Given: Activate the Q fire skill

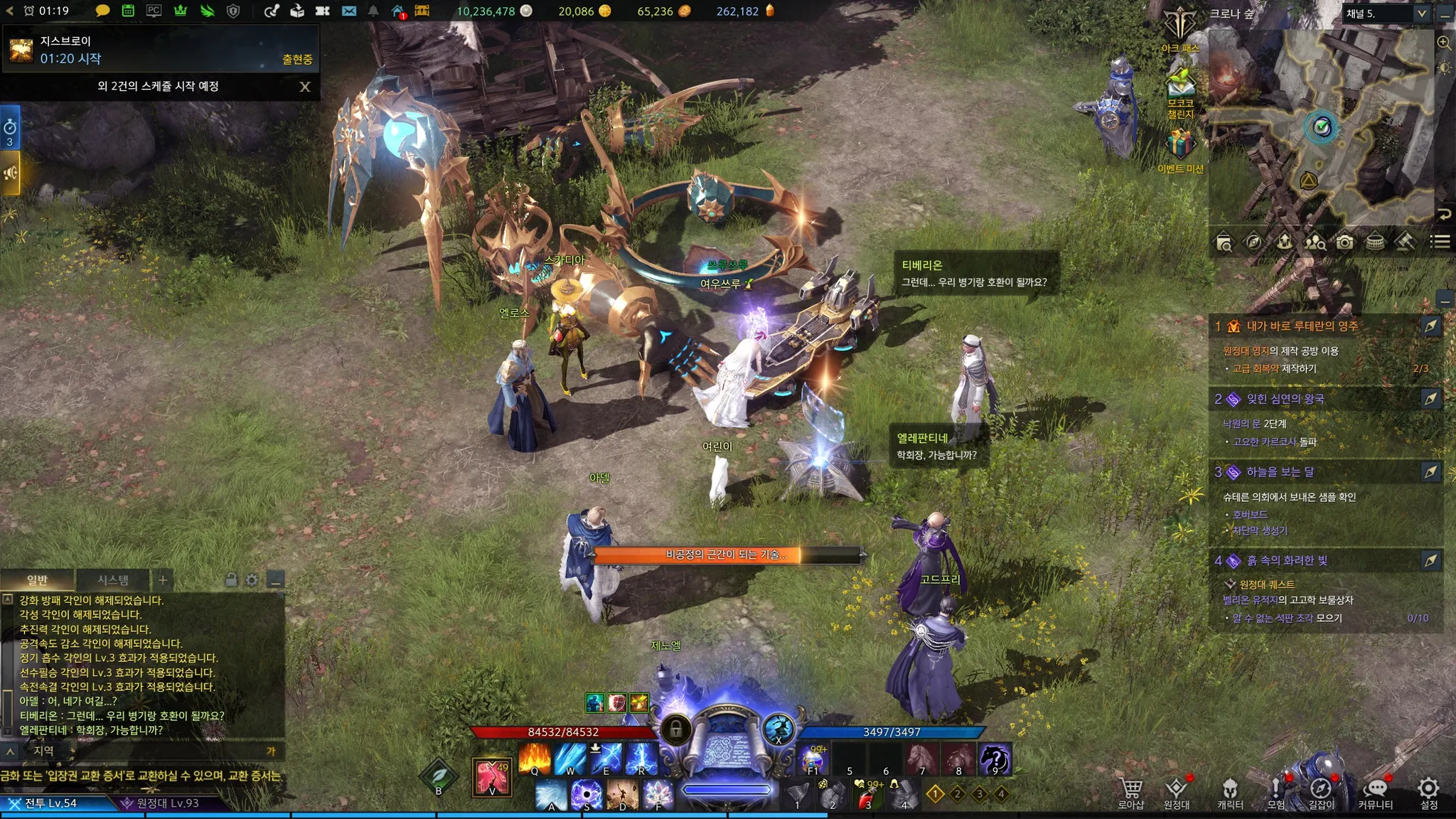Looking at the screenshot, I should 535,758.
